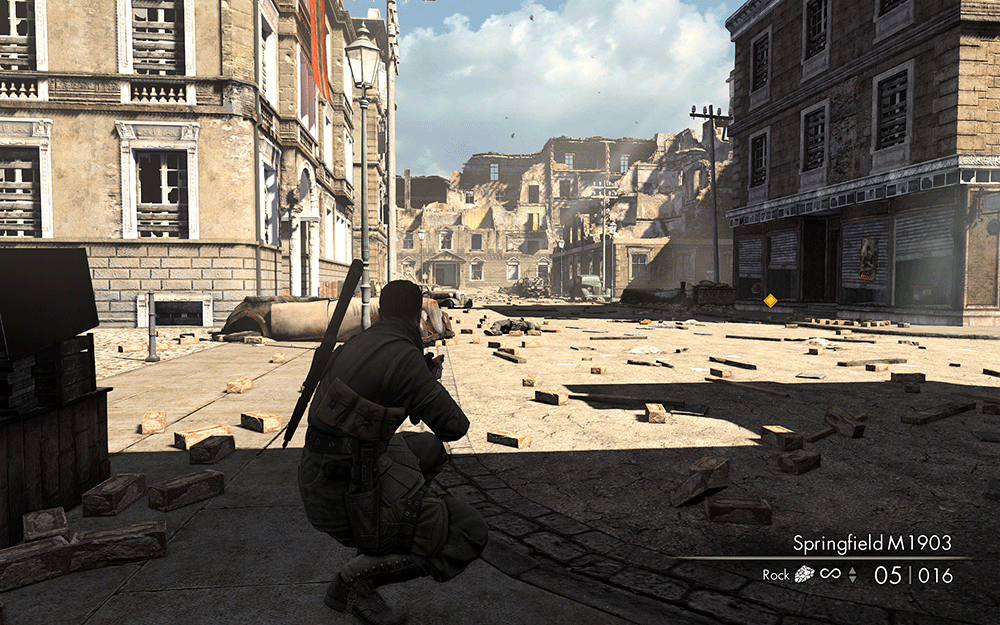Click the yellow diamond objective marker
1000x625 pixels.
point(770,300)
